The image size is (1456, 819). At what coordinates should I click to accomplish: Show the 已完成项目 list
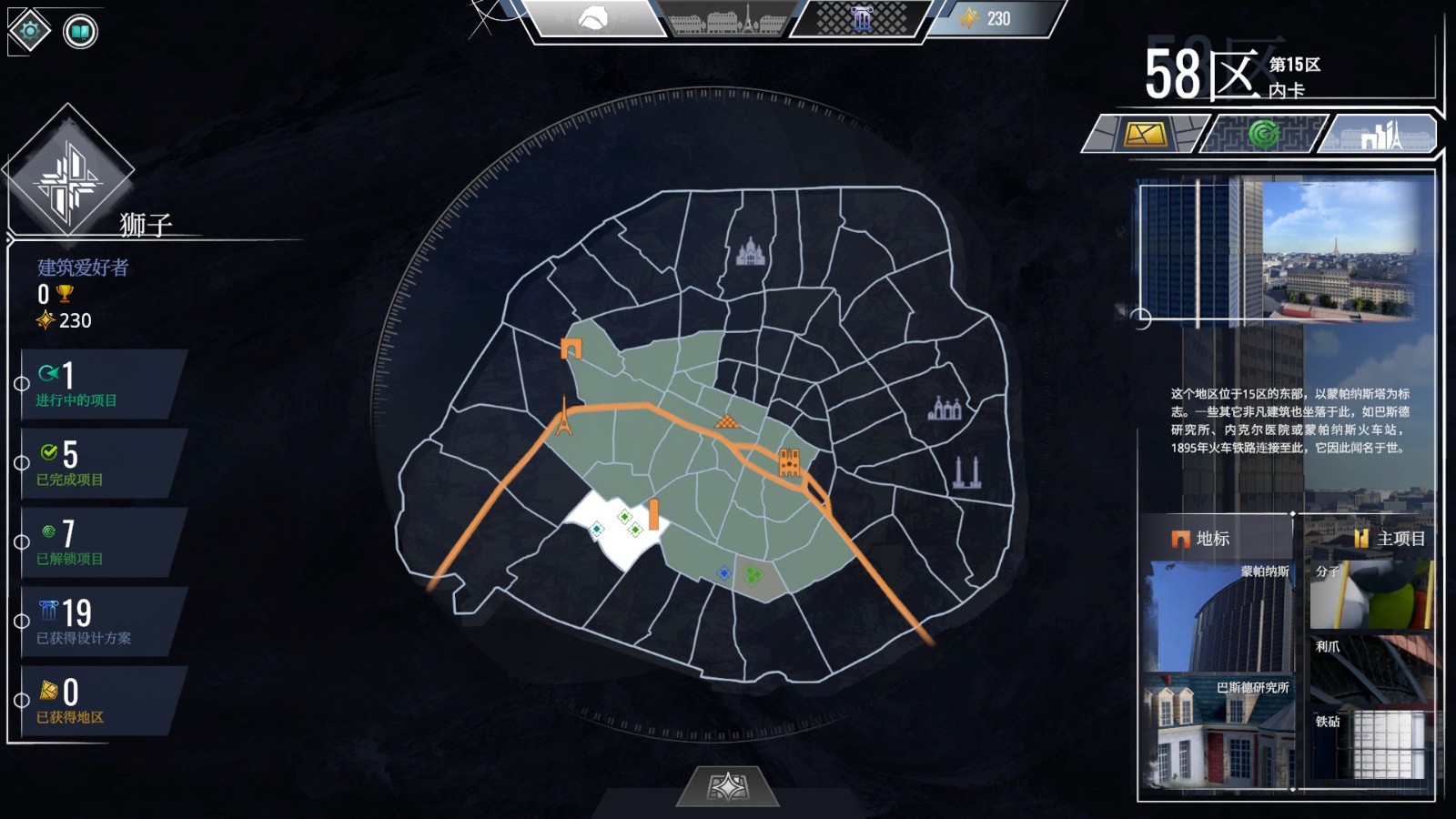pyautogui.click(x=100, y=464)
